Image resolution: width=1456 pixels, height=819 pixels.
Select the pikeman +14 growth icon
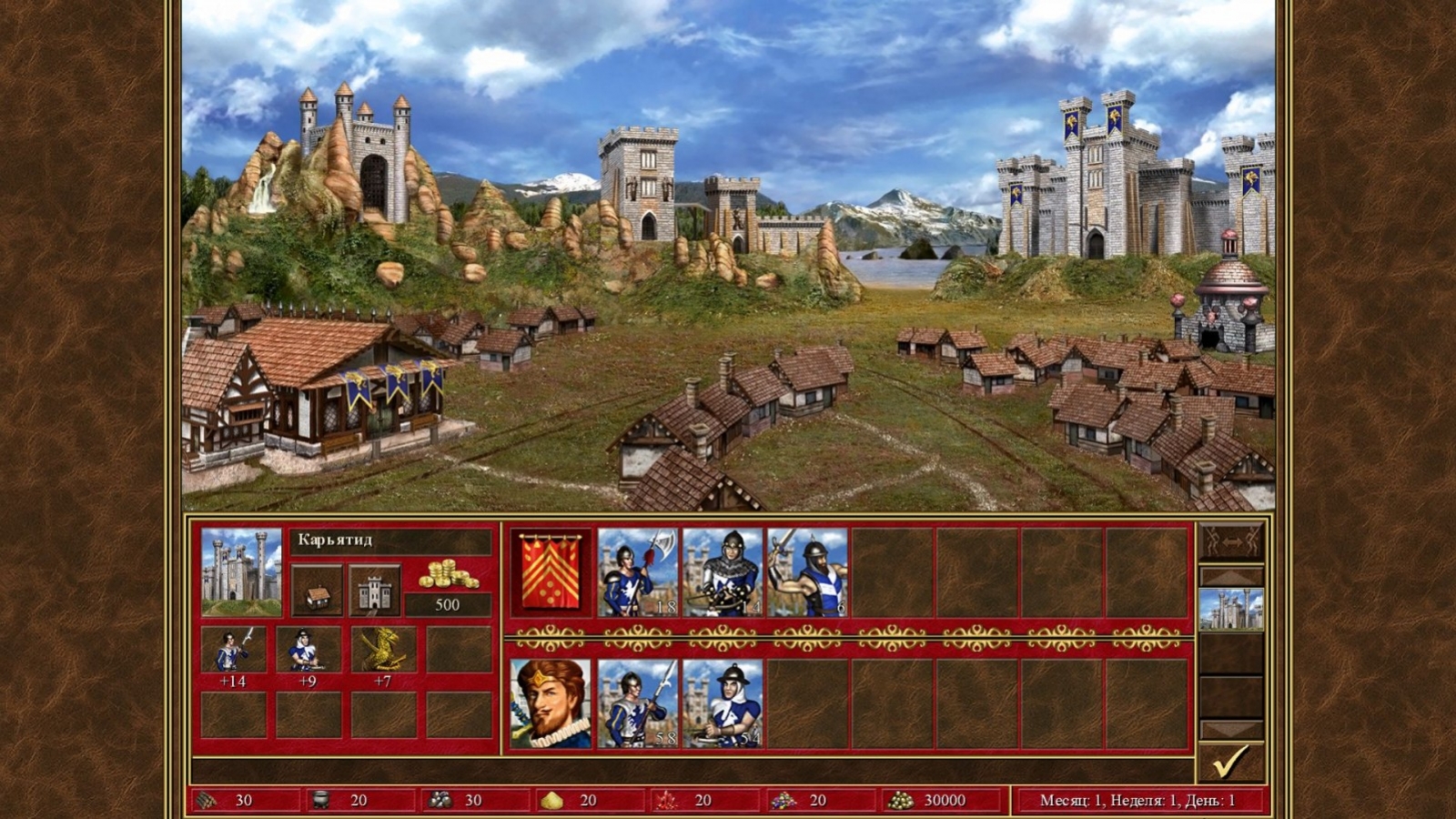coord(235,651)
